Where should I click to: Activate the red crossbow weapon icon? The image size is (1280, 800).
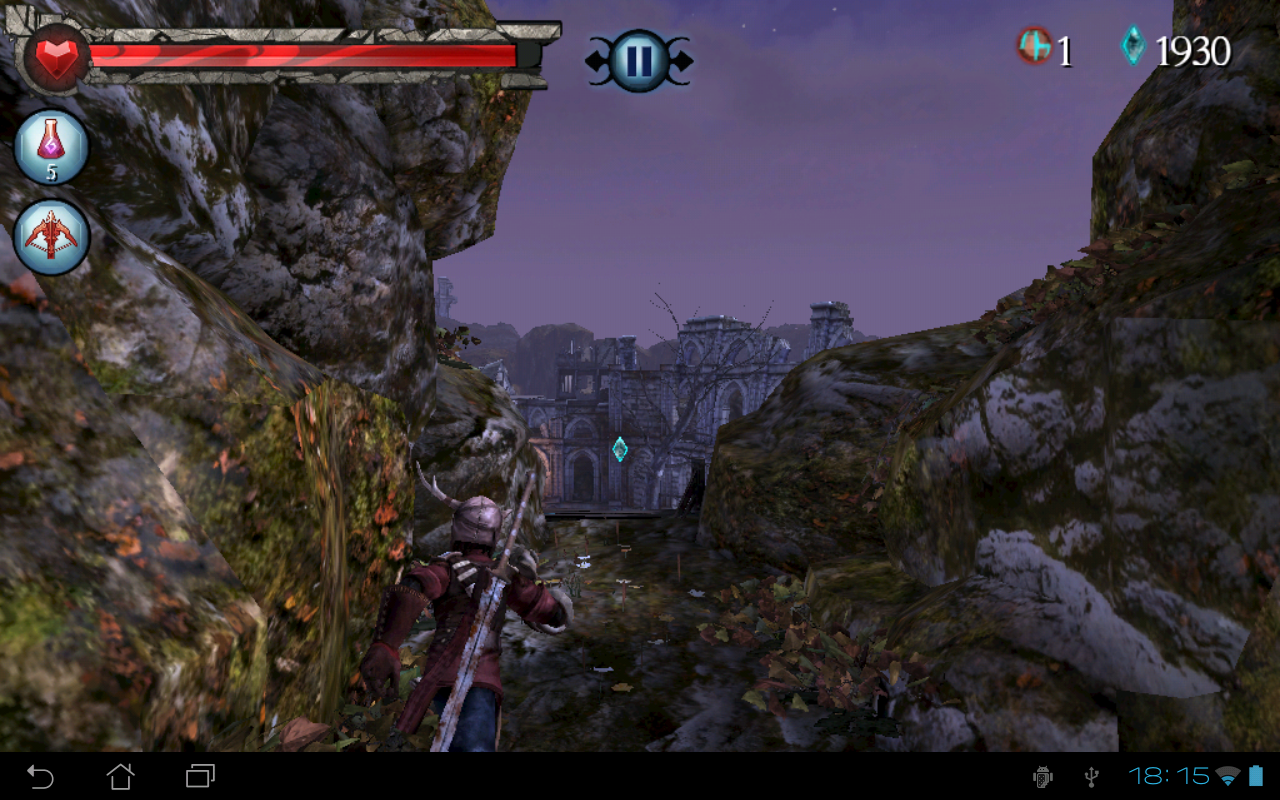(51, 237)
